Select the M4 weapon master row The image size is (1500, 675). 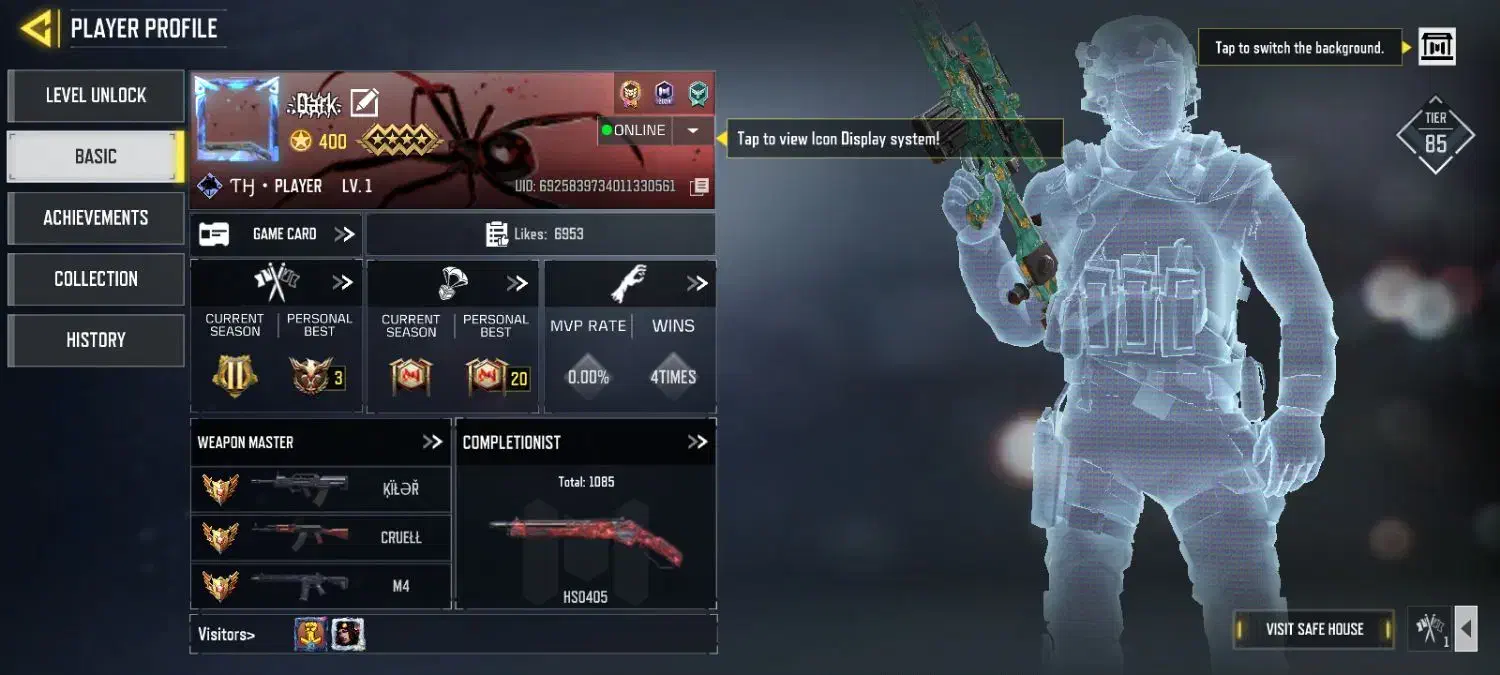coord(320,586)
